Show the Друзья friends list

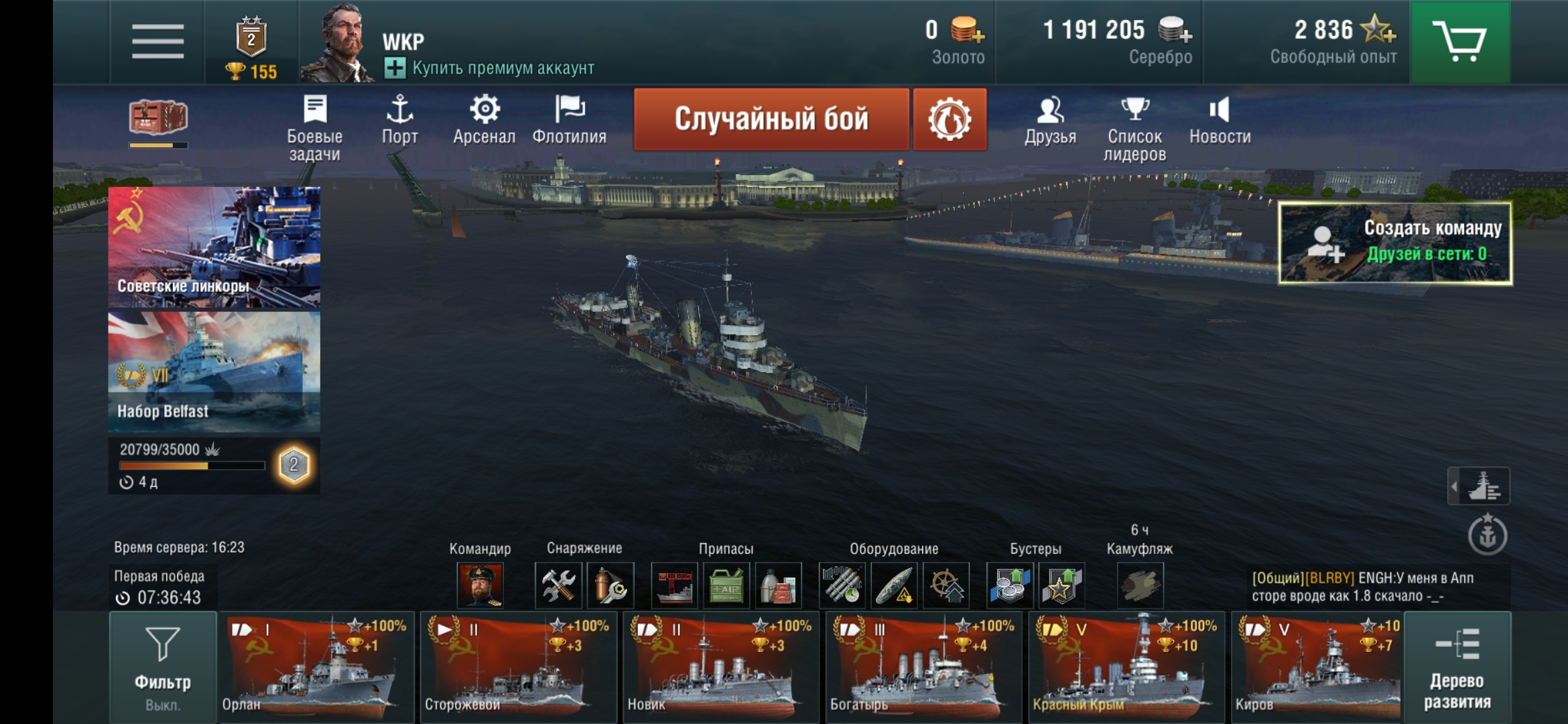tap(1050, 121)
